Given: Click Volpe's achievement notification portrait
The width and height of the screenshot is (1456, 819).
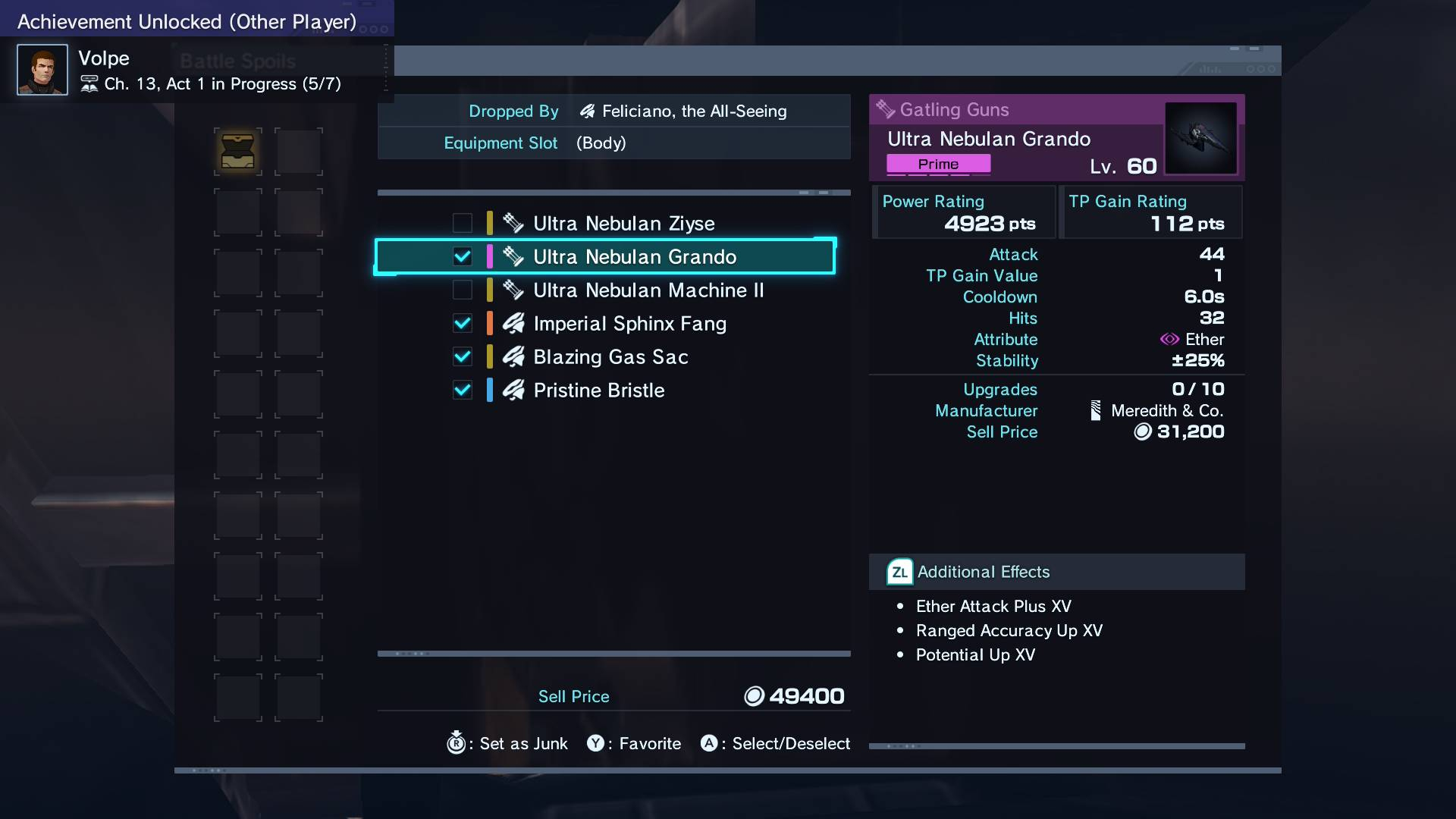Looking at the screenshot, I should (42, 70).
